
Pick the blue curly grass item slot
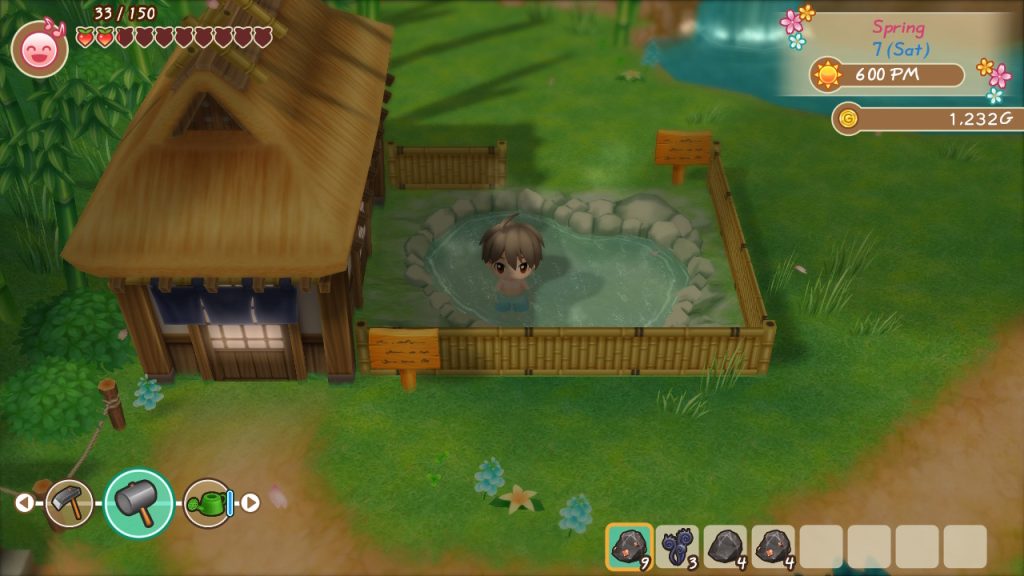(678, 547)
